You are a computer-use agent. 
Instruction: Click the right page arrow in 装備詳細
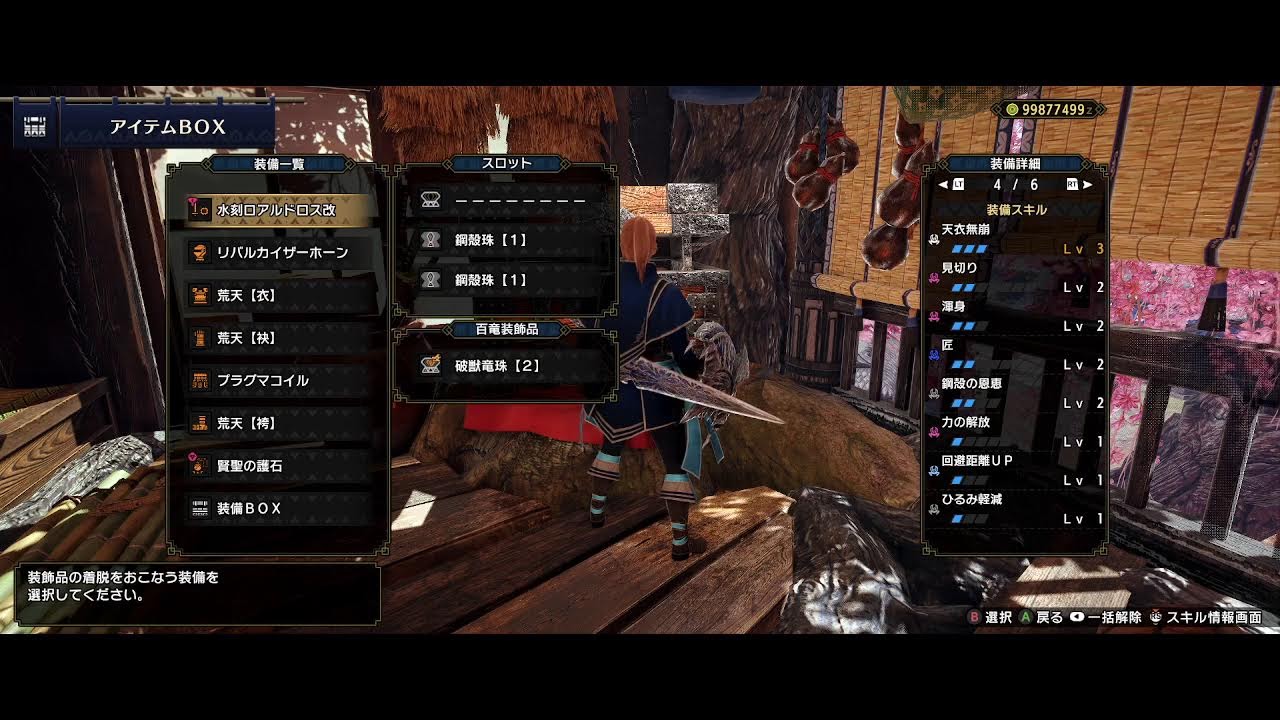click(x=1088, y=185)
